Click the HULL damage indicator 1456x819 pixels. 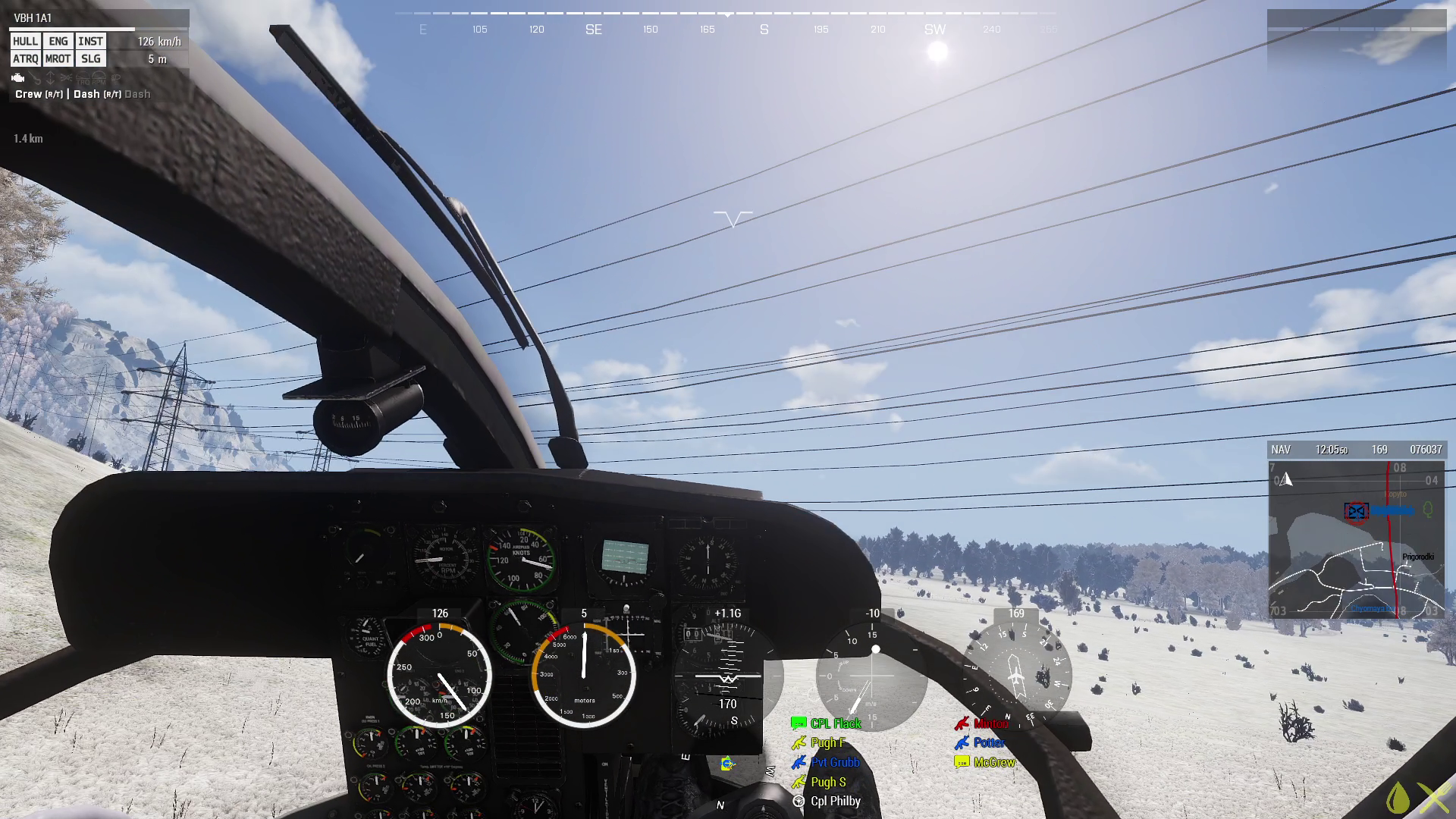coord(24,42)
